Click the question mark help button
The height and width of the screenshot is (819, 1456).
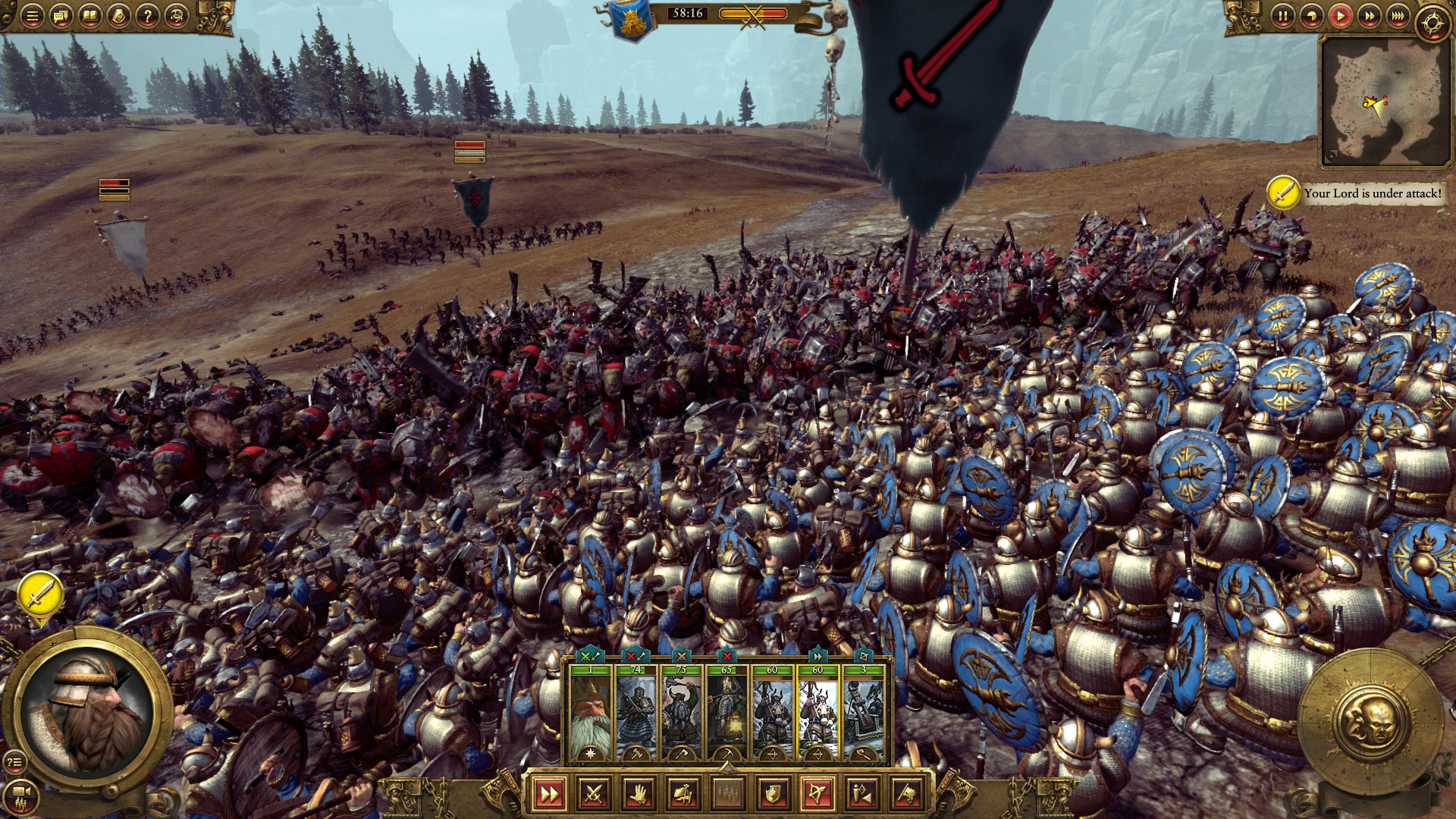tap(147, 16)
